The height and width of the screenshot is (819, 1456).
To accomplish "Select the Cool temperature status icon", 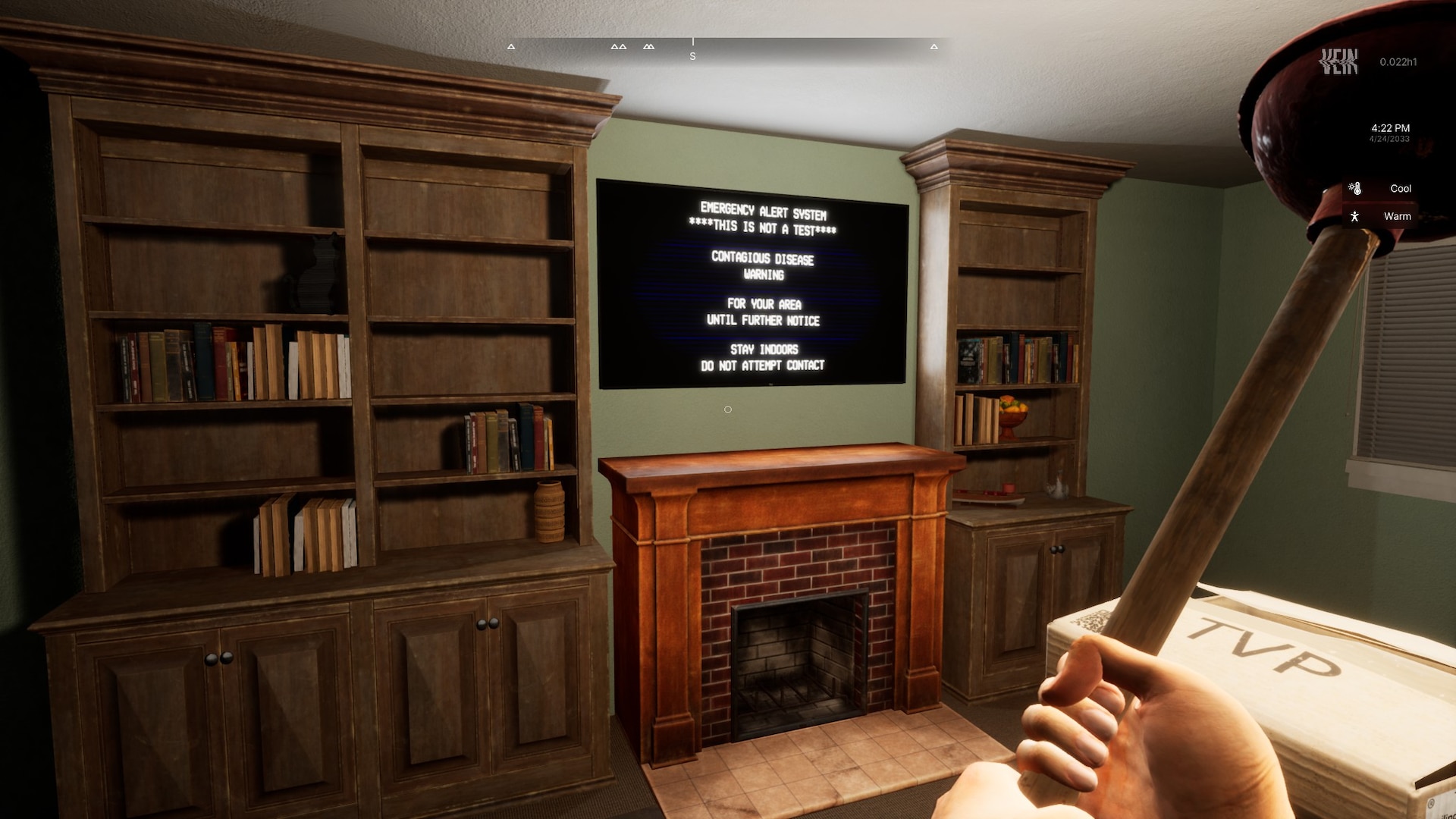I will click(x=1355, y=189).
